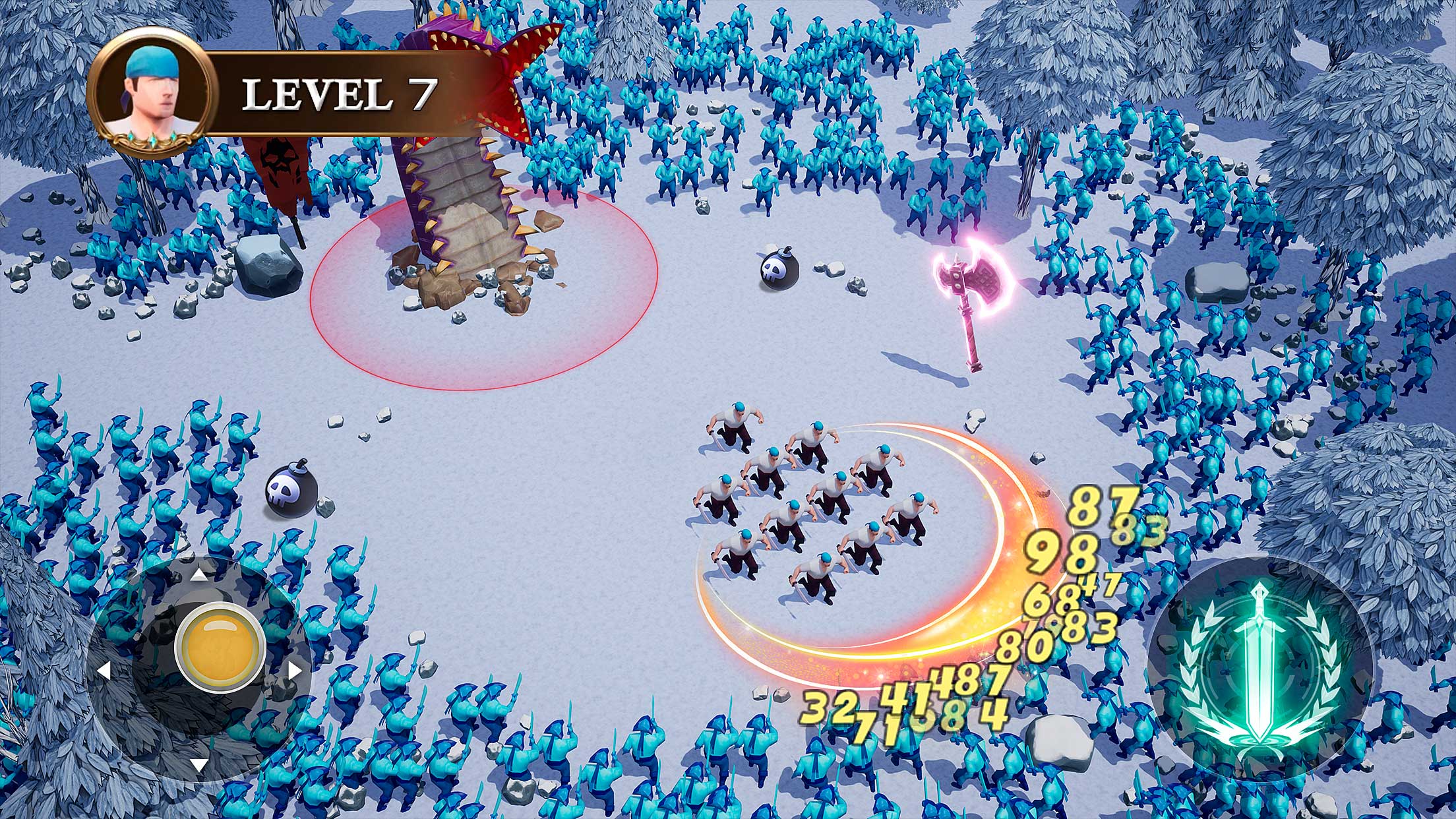Tap the joystick's right arrow
The width and height of the screenshot is (1456, 819).
pos(295,671)
